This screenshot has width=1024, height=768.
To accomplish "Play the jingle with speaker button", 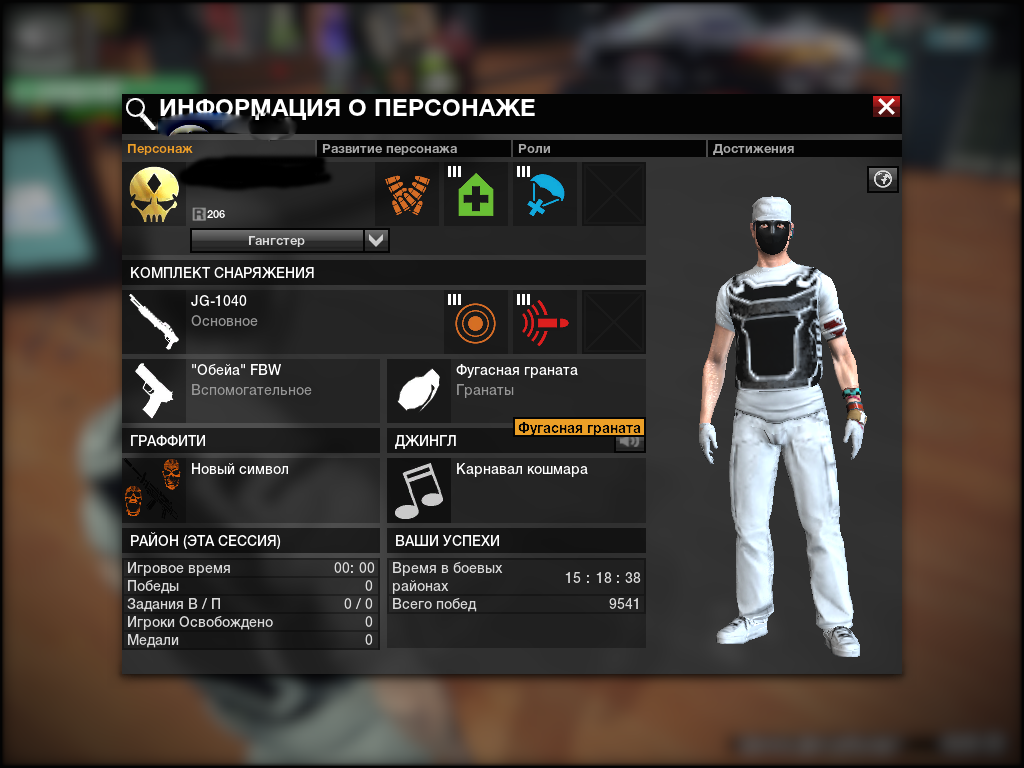I will click(x=630, y=442).
